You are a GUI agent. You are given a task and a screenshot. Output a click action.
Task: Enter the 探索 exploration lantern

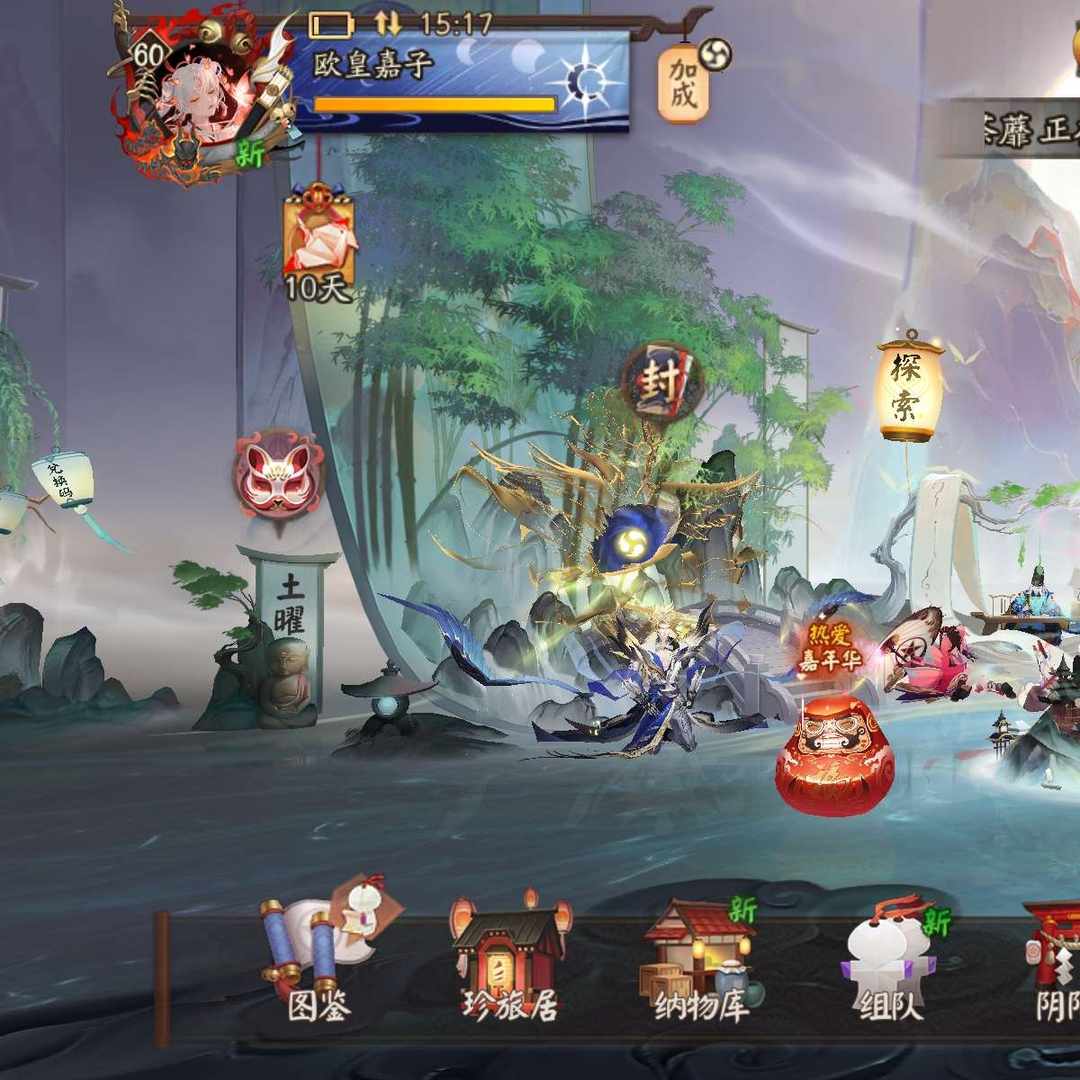pos(910,390)
